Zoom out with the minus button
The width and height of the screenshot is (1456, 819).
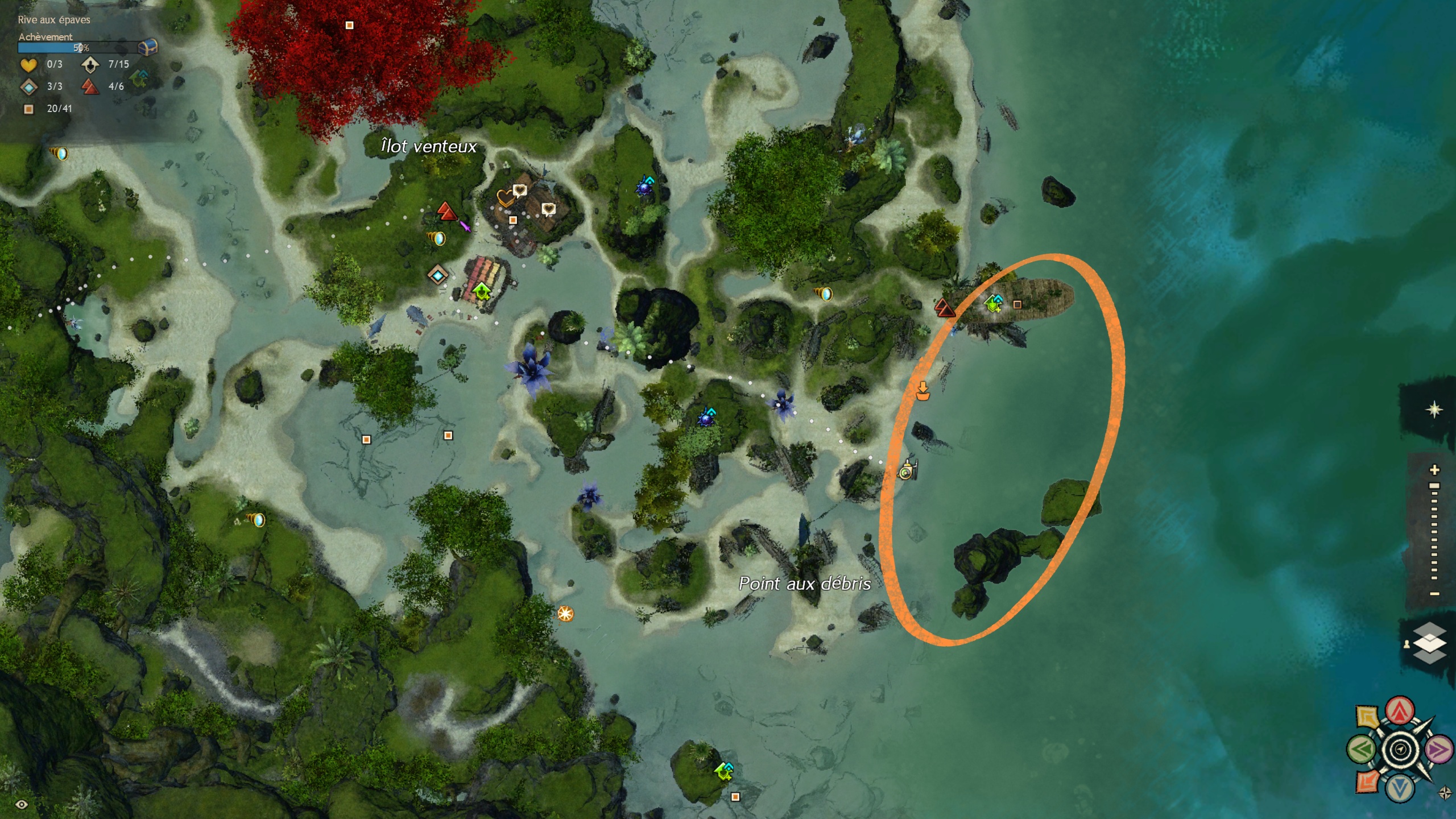click(x=1434, y=594)
